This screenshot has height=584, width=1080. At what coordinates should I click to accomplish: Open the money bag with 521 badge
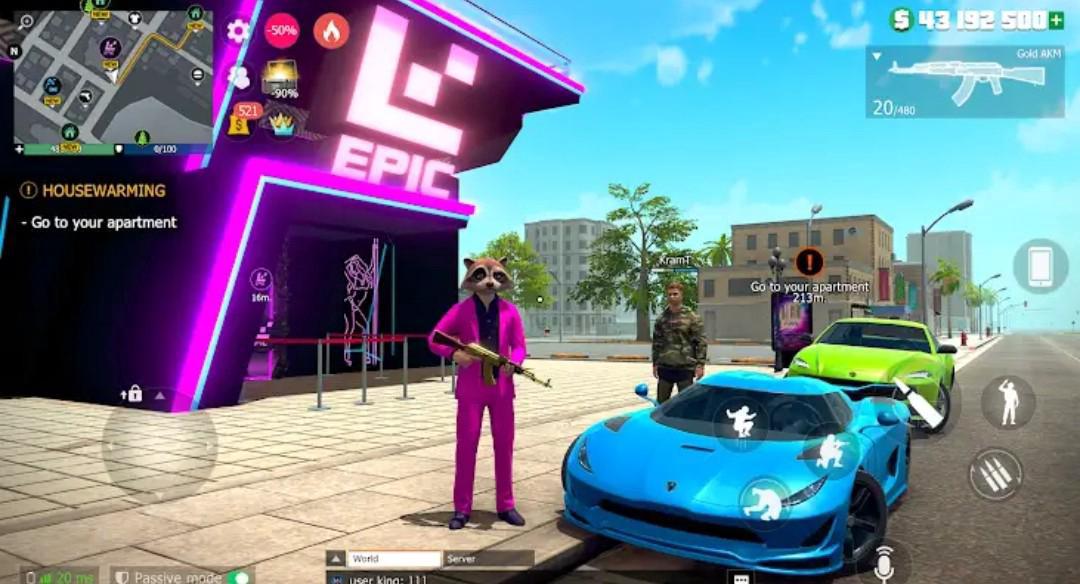pyautogui.click(x=242, y=119)
